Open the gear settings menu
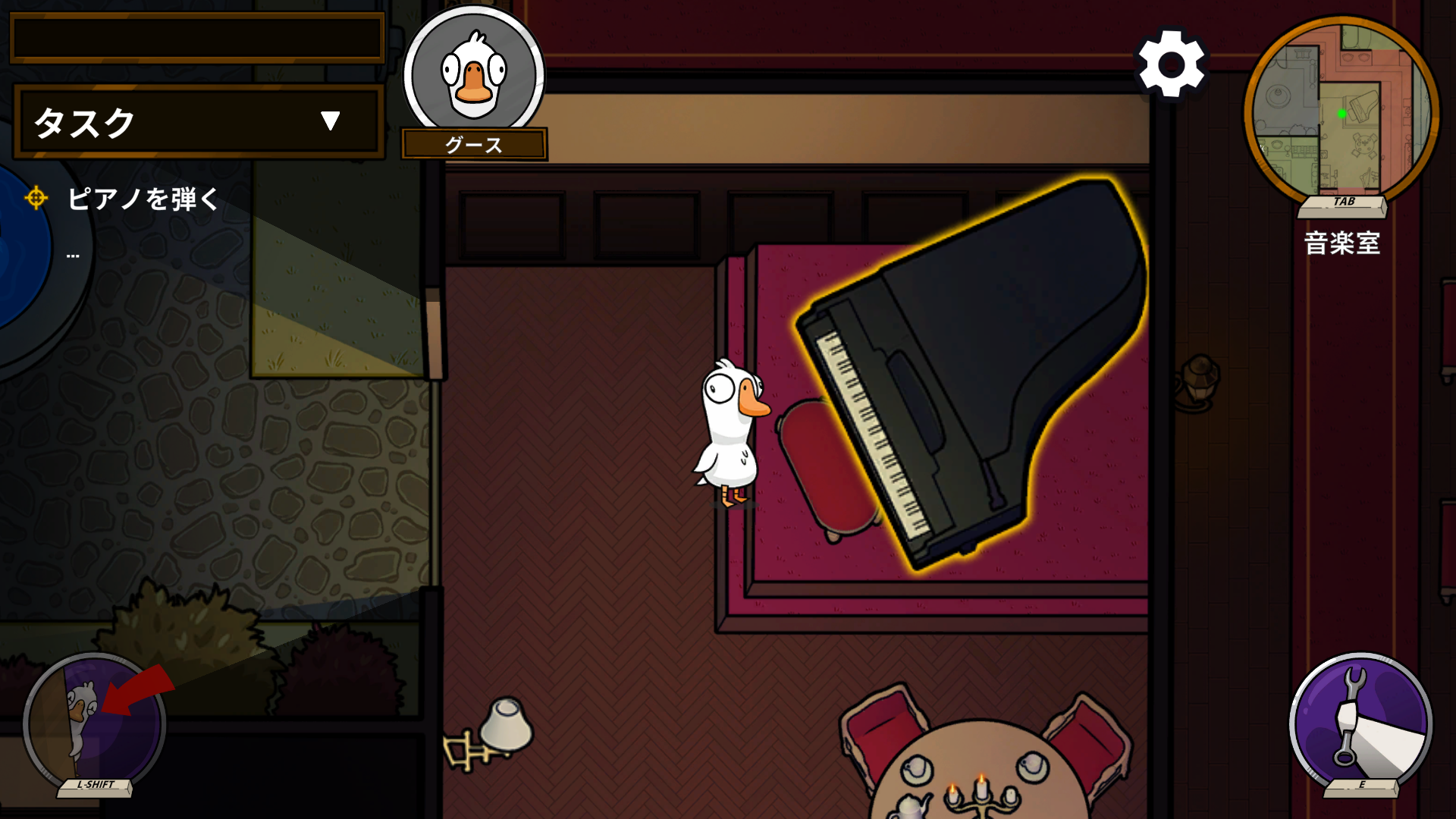This screenshot has width=1456, height=819. pos(1171,64)
